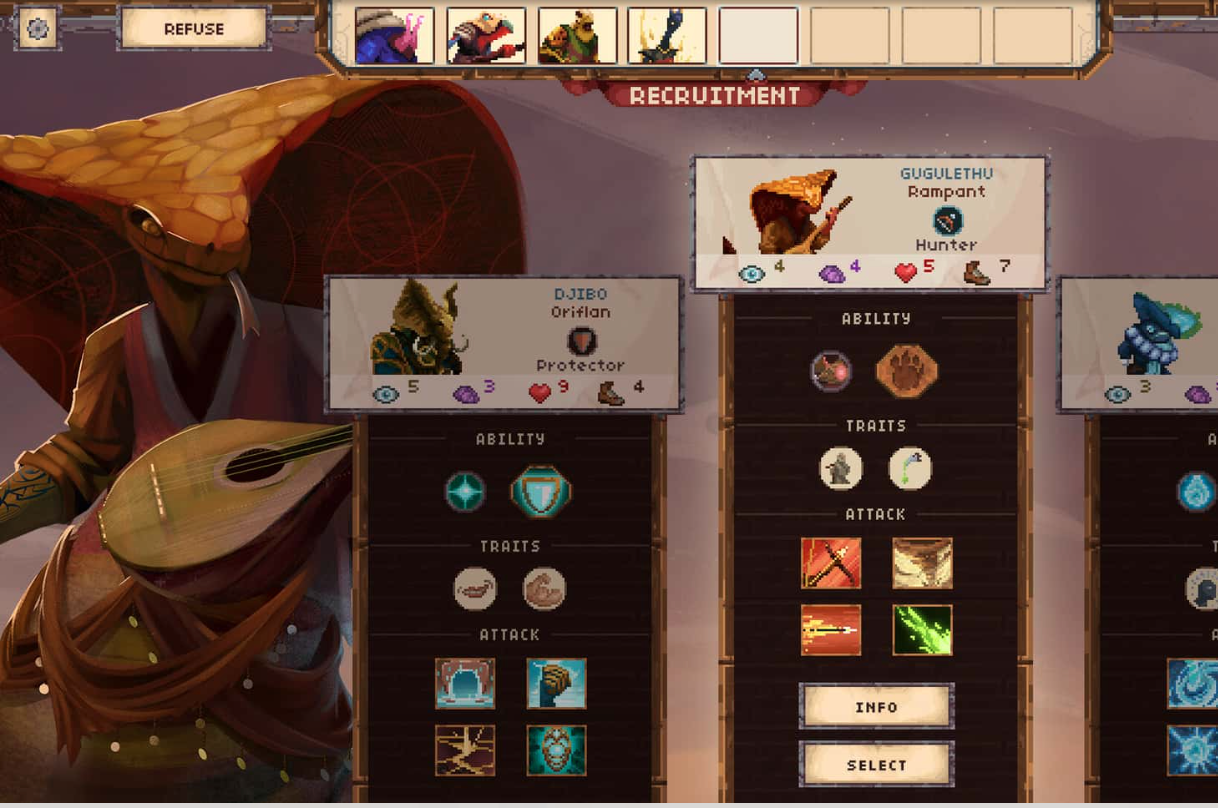Select Gugulethu as the recruit

876,765
